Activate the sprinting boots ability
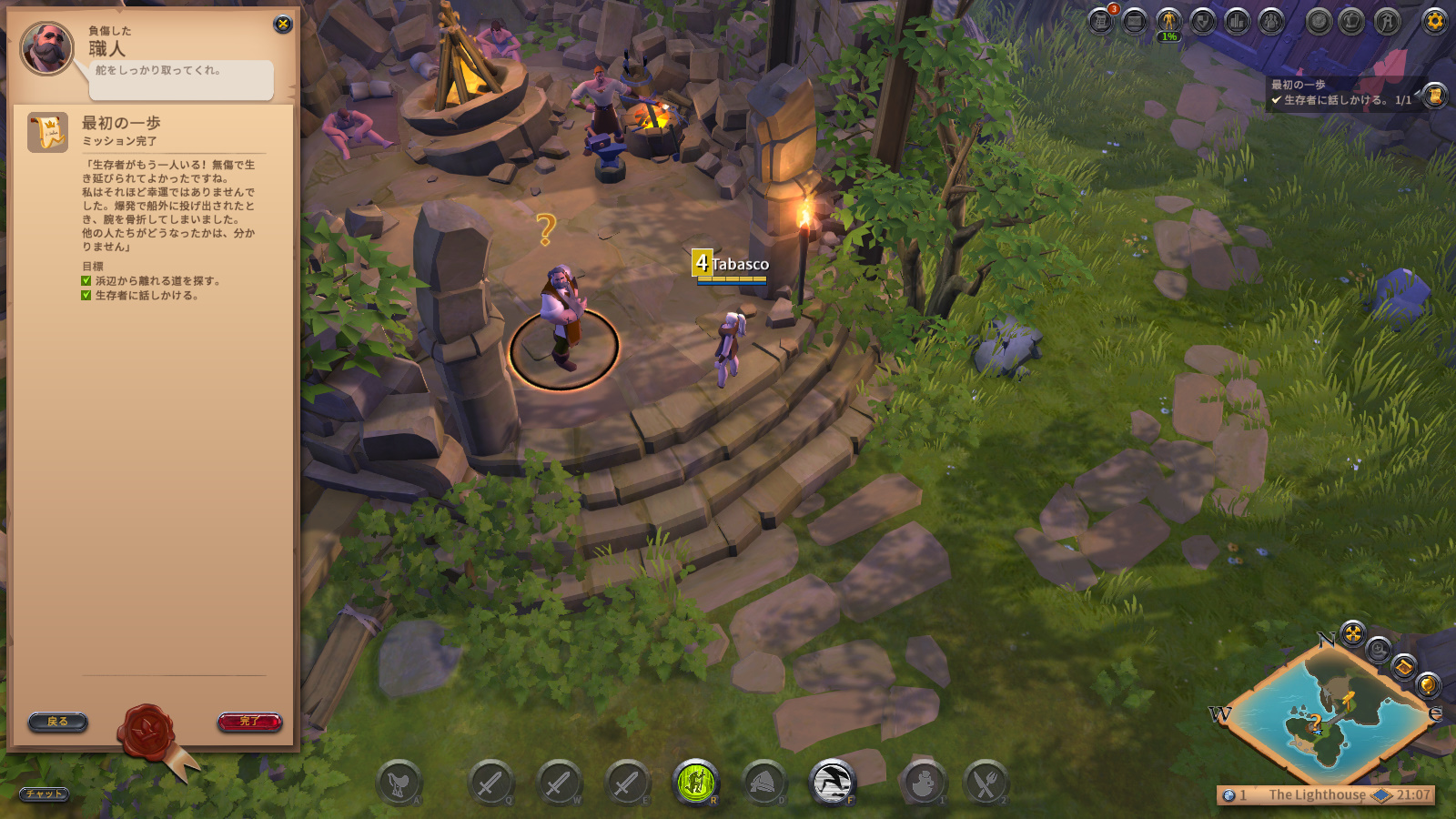 832,783
